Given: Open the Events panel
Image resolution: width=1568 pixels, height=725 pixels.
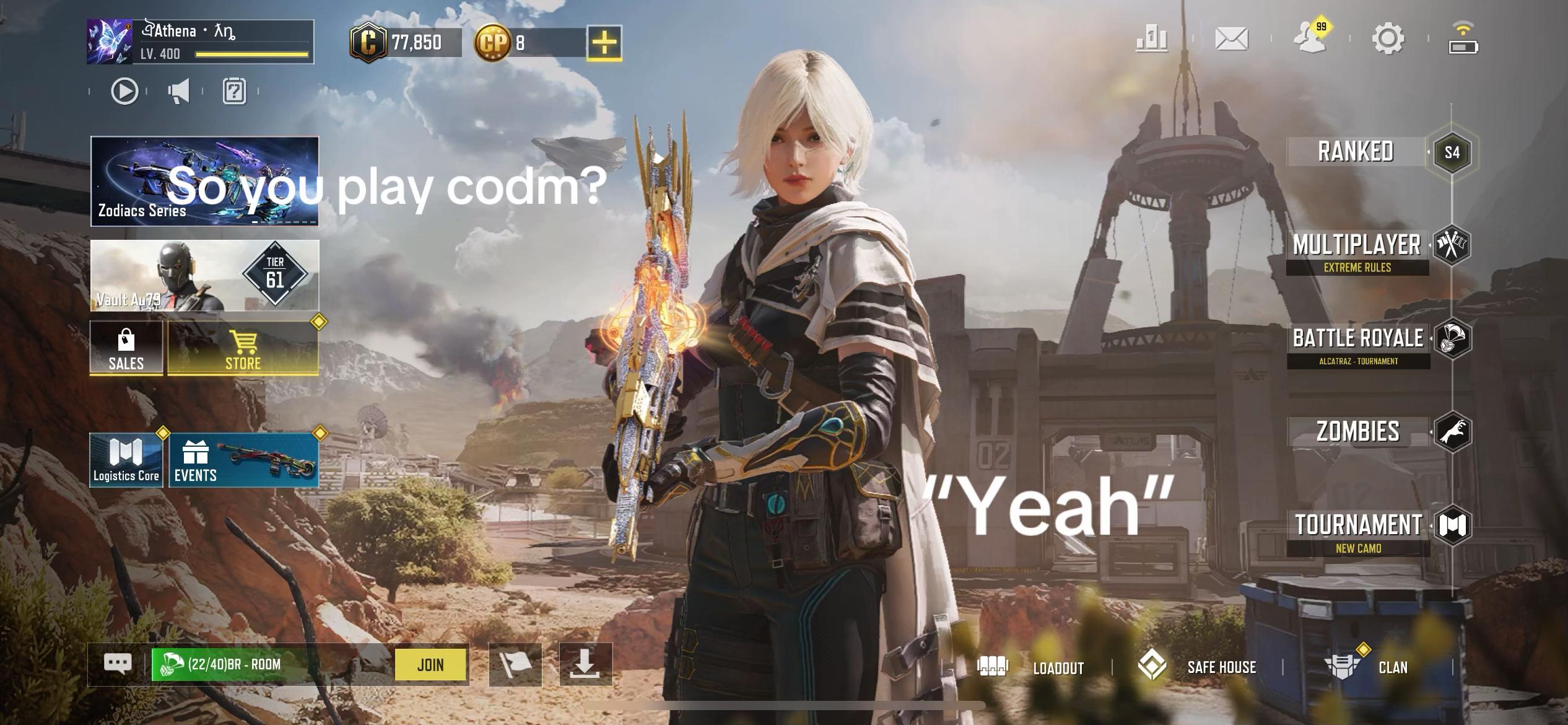Looking at the screenshot, I should pyautogui.click(x=244, y=460).
